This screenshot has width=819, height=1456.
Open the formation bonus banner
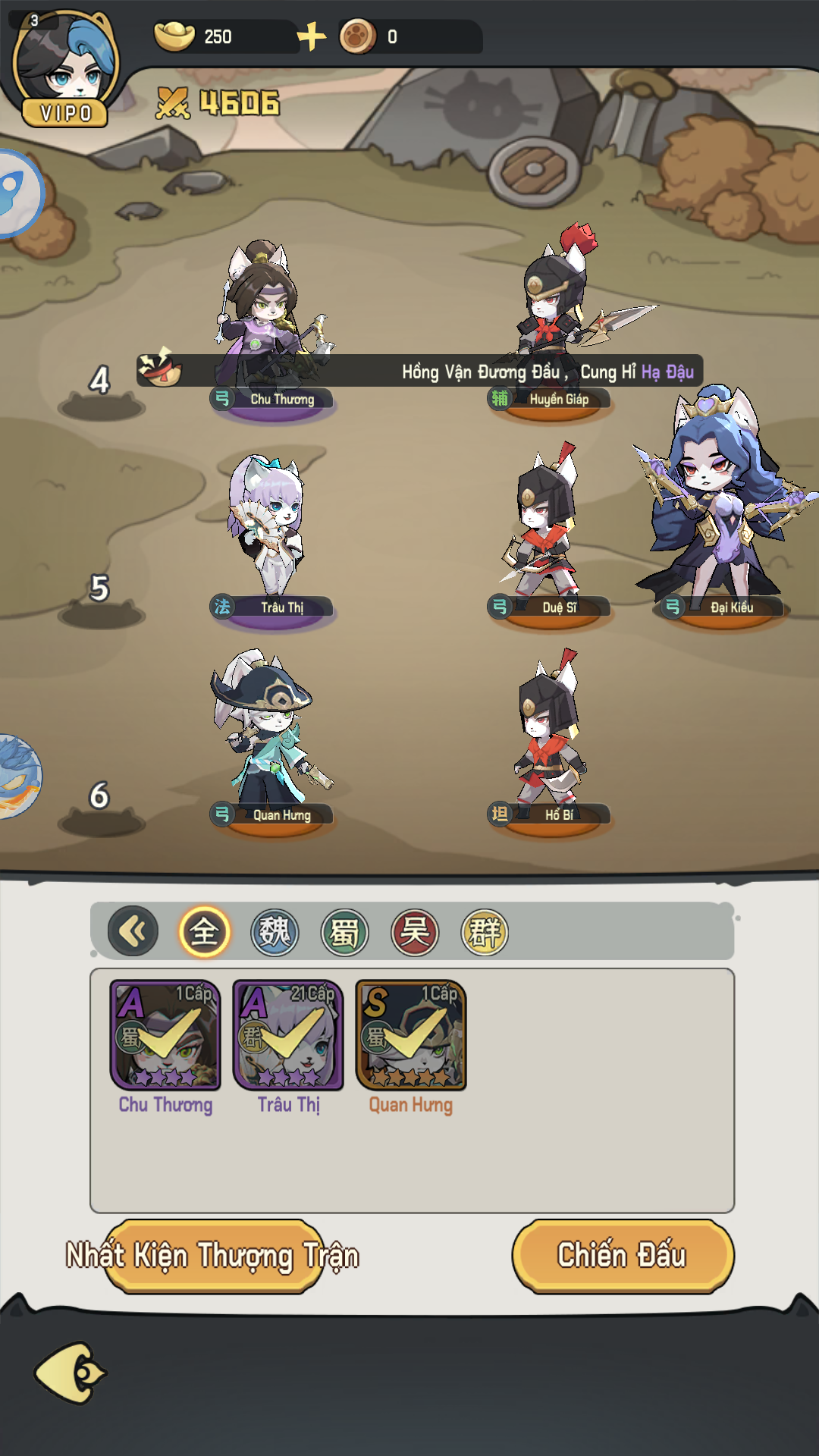(x=419, y=371)
